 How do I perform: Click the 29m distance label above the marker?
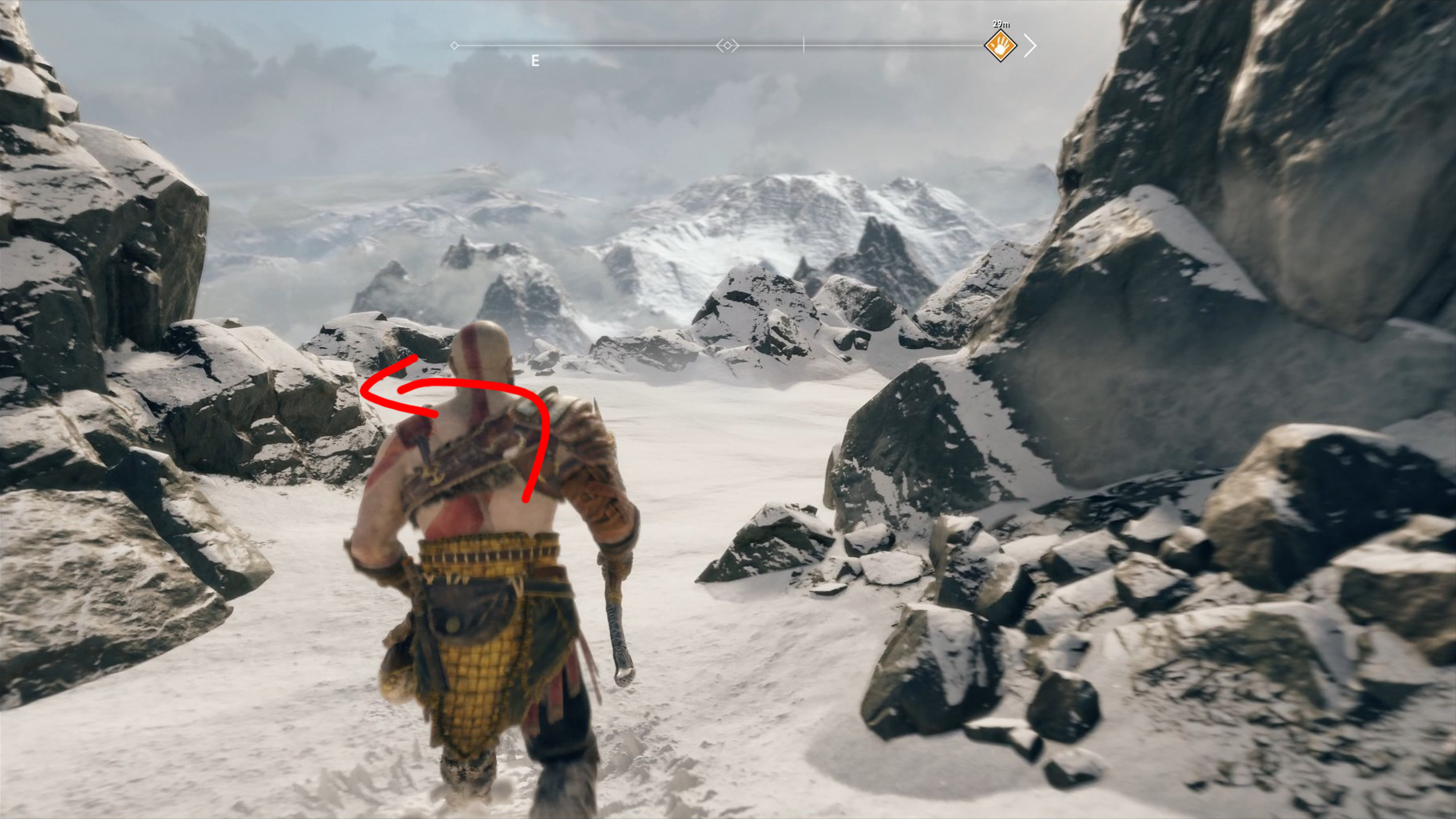(x=1000, y=24)
